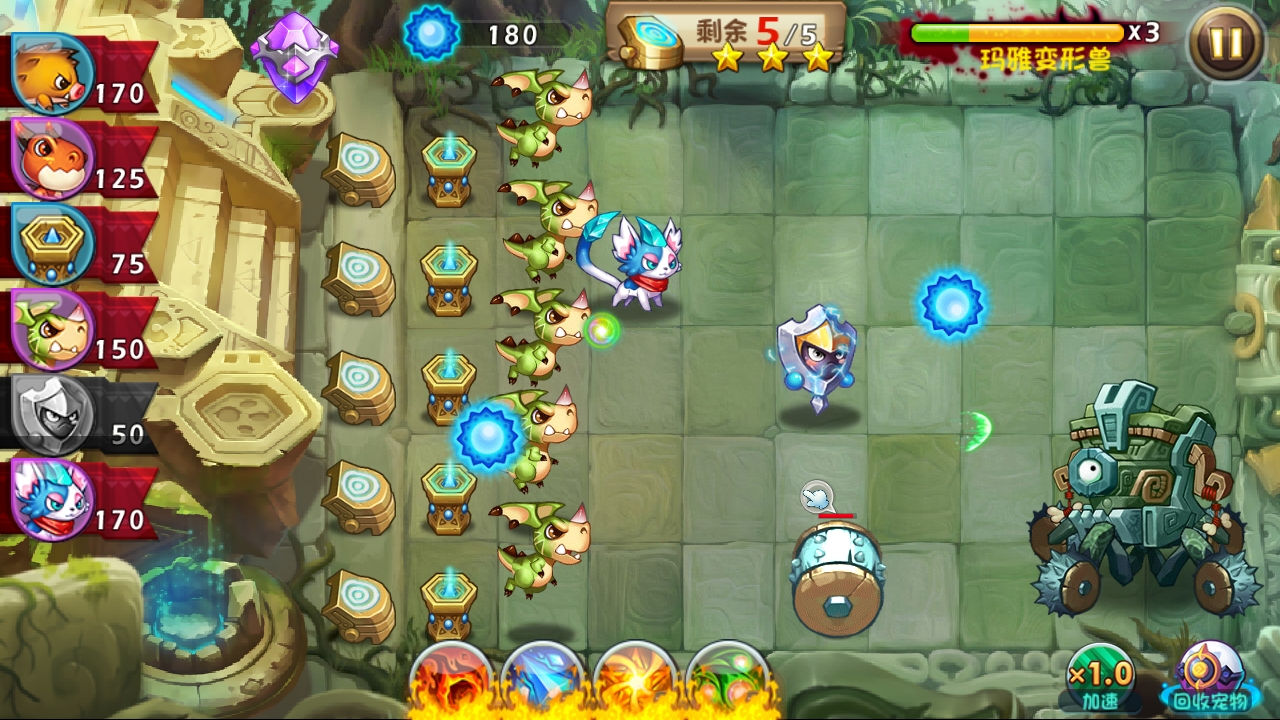Tap the blue energy orb counter icon
1280x720 pixels.
pyautogui.click(x=432, y=32)
